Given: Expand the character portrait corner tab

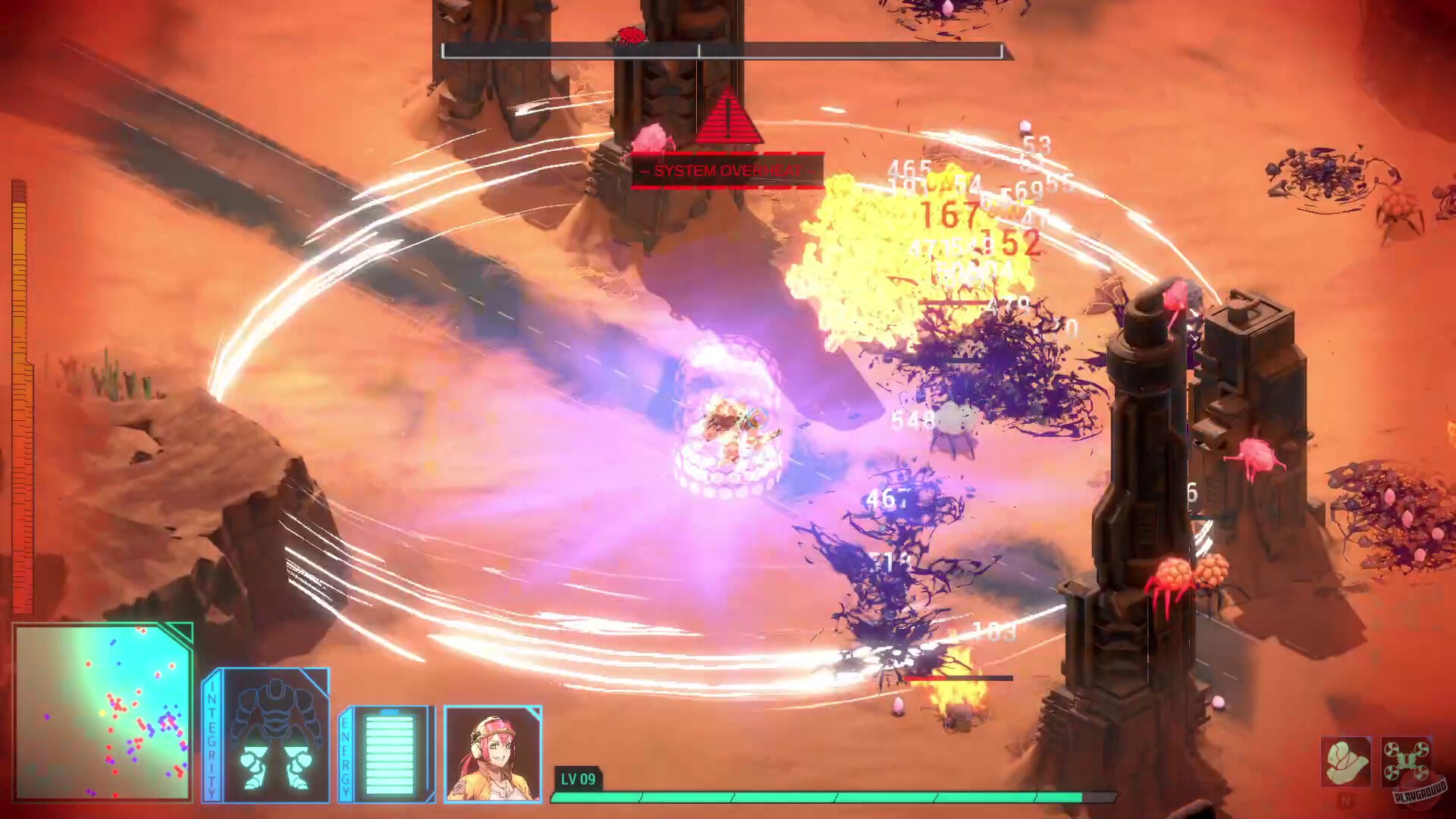Looking at the screenshot, I should 537,711.
